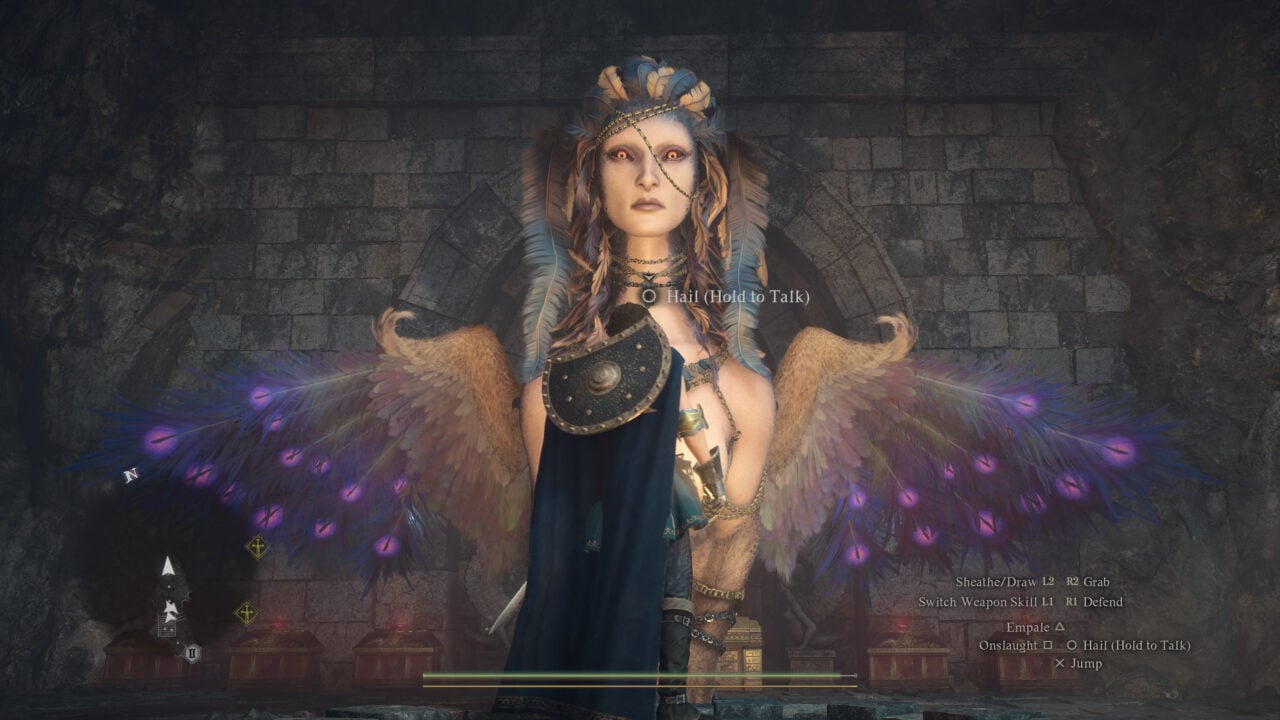Image resolution: width=1280 pixels, height=720 pixels.
Task: Select the Triangle icon beside Empale
Action: pyautogui.click(x=1060, y=626)
